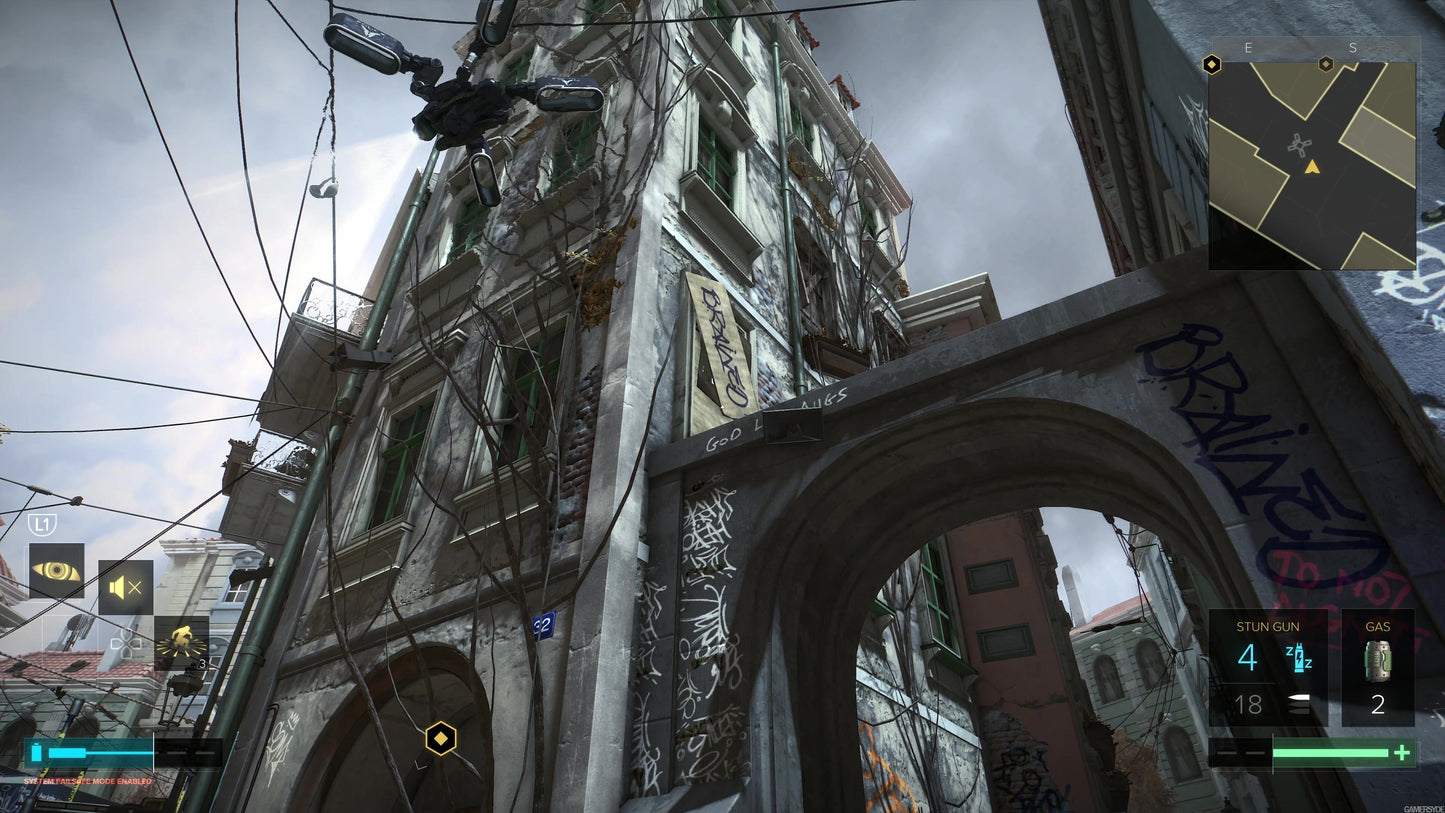This screenshot has width=1445, height=813.
Task: Click the hexagonal objective marker in the archway
Action: [441, 739]
